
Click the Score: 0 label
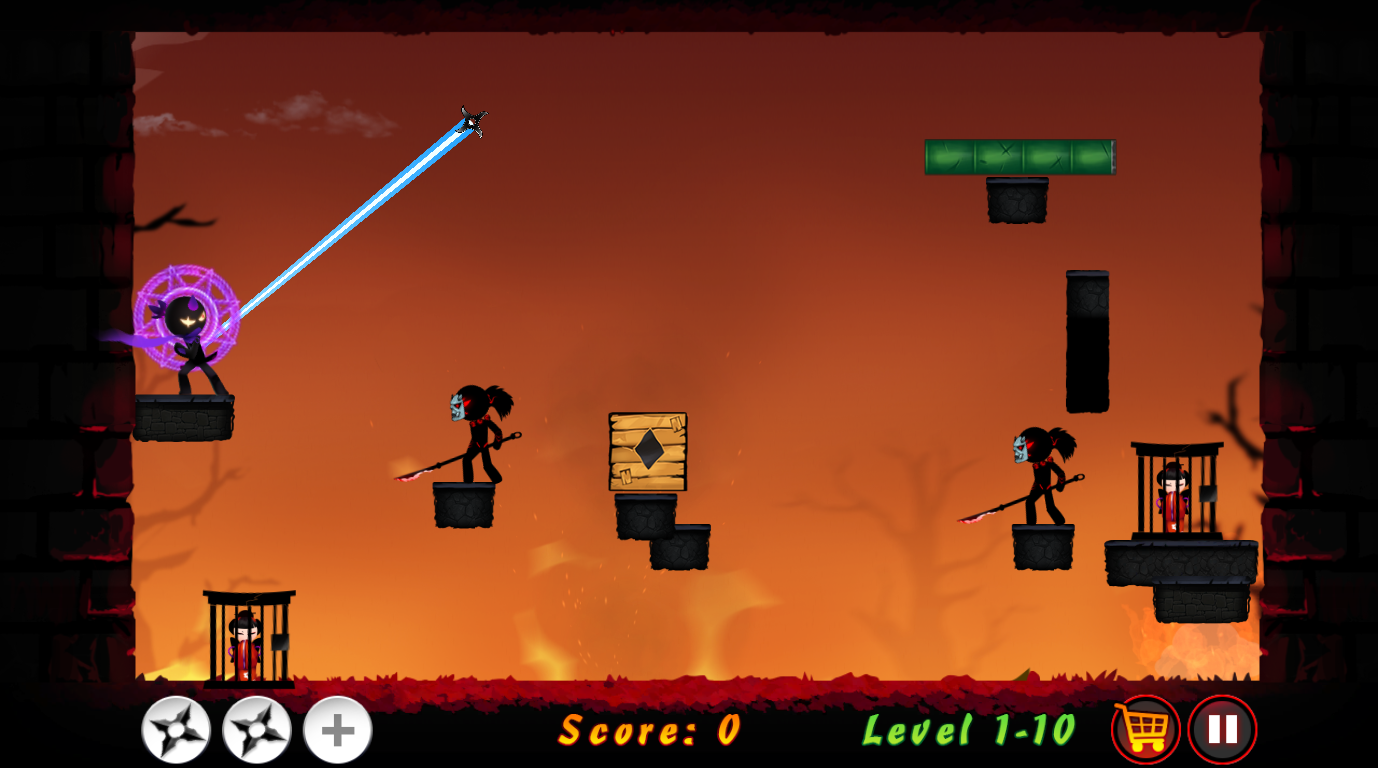tap(648, 732)
